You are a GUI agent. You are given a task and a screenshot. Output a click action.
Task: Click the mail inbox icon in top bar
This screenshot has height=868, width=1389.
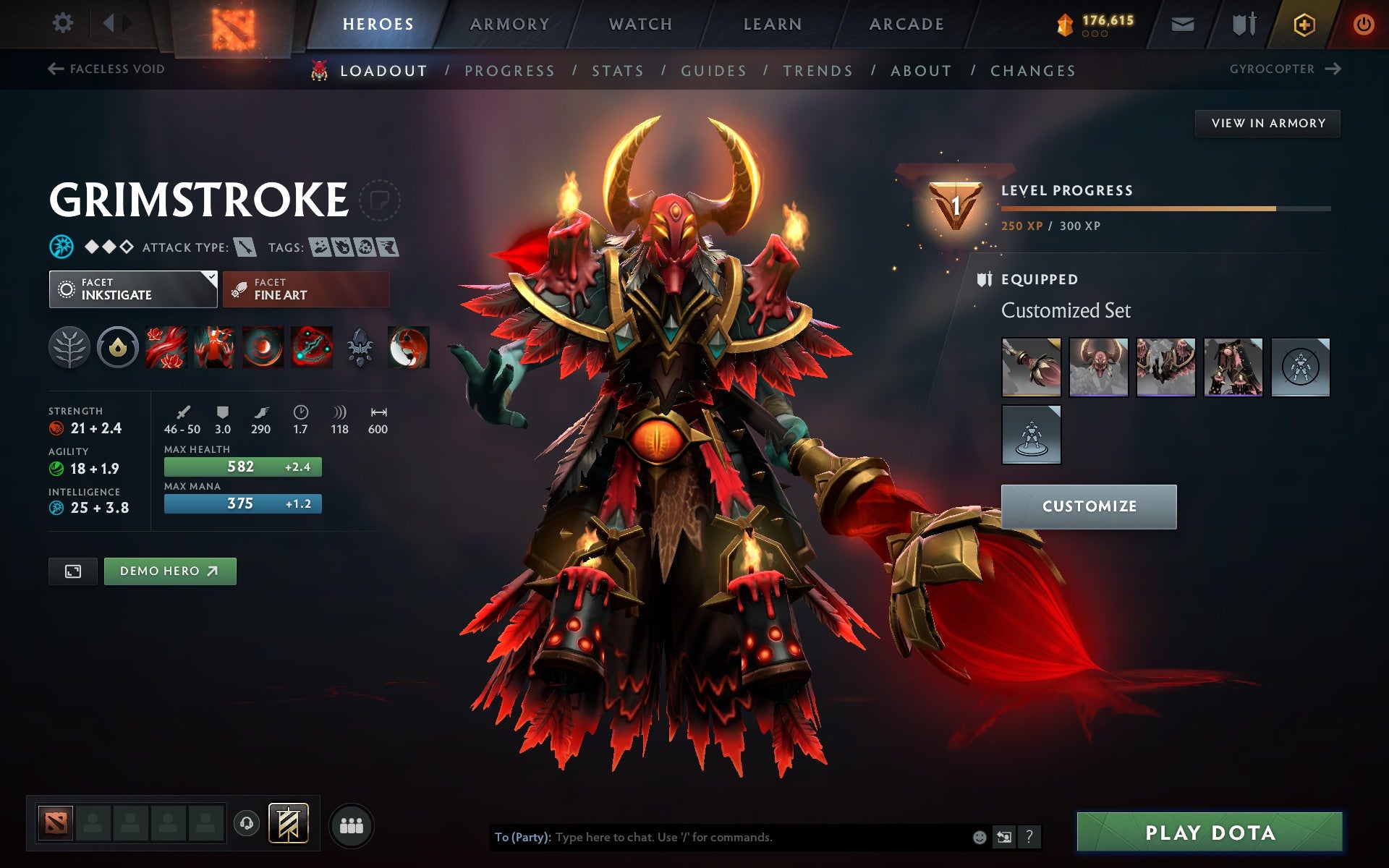[x=1181, y=22]
